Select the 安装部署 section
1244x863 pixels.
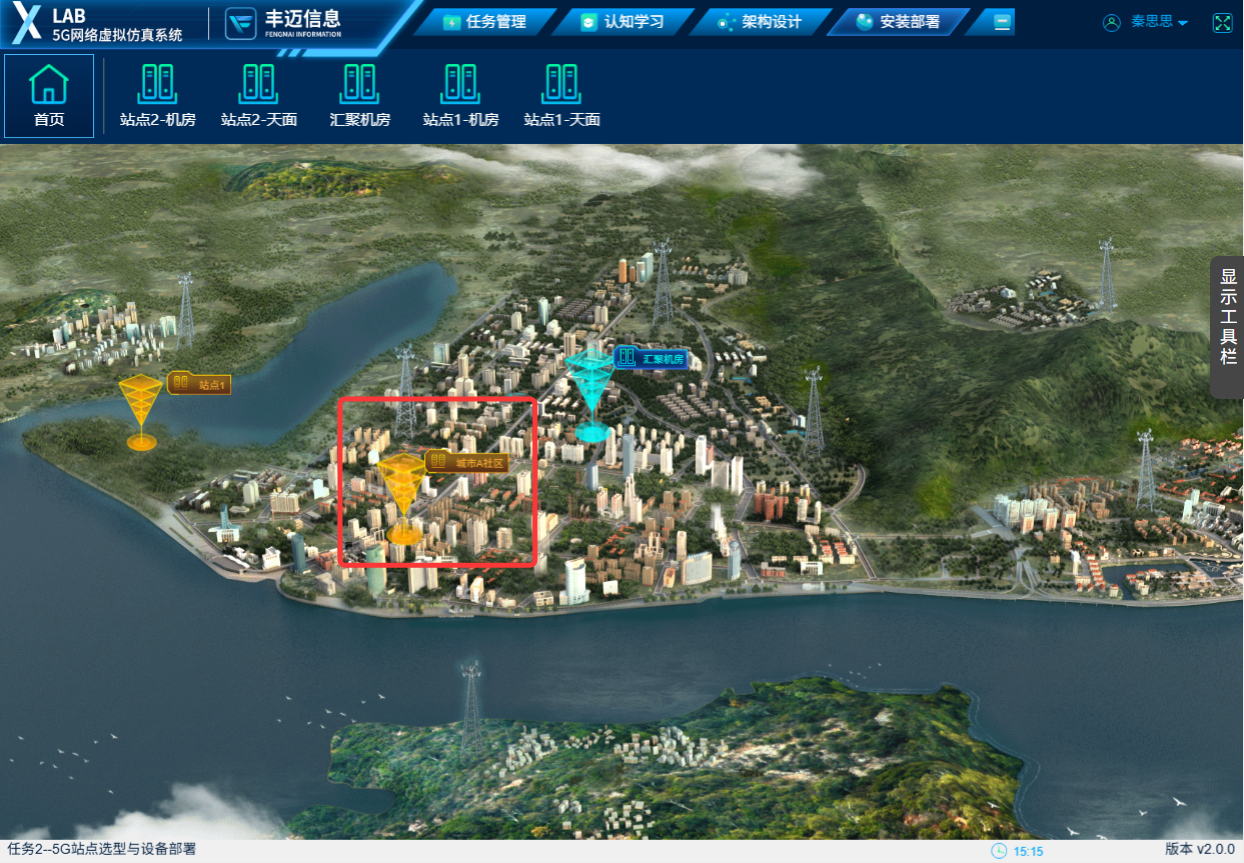tap(899, 22)
